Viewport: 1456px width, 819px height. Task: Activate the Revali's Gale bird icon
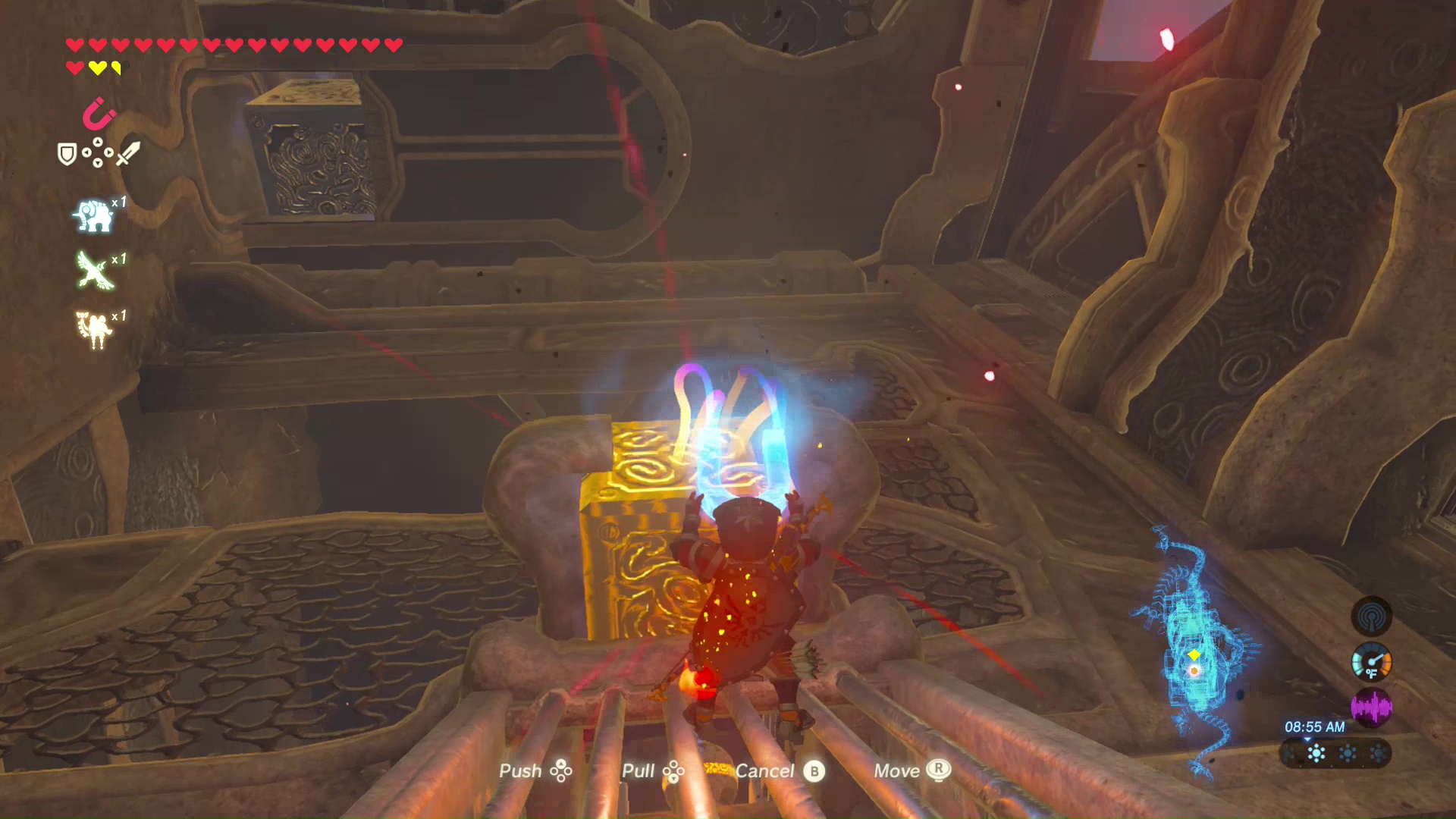pos(95,271)
